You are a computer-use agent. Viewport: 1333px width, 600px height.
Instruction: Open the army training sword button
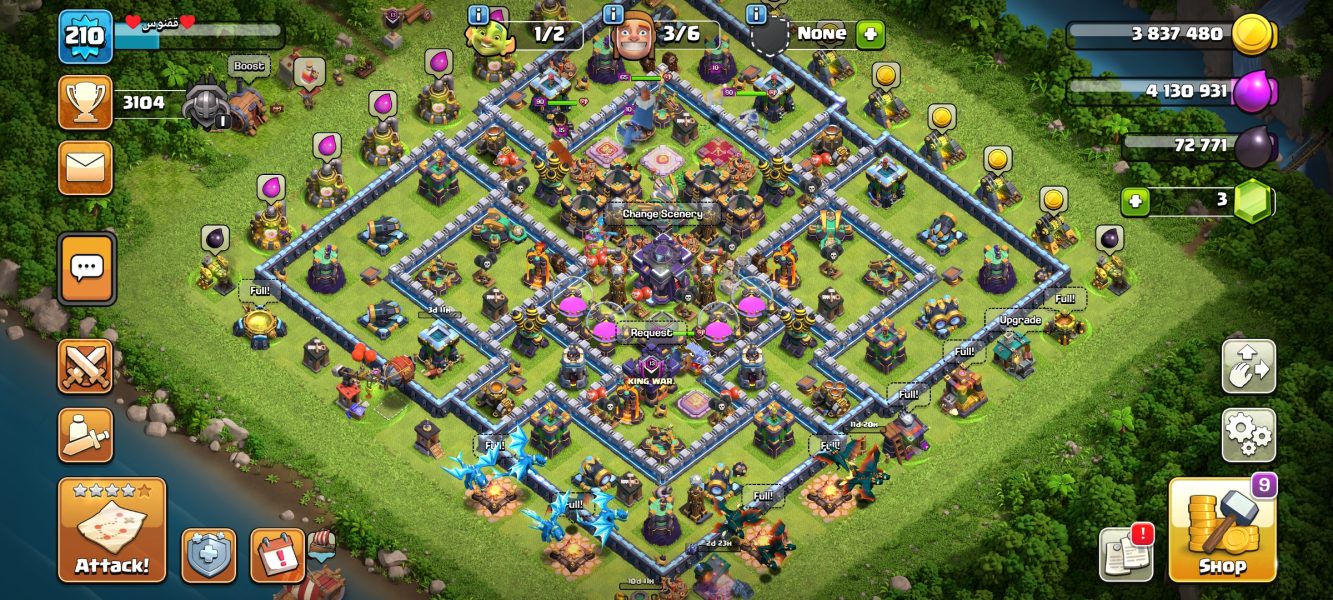coord(86,435)
